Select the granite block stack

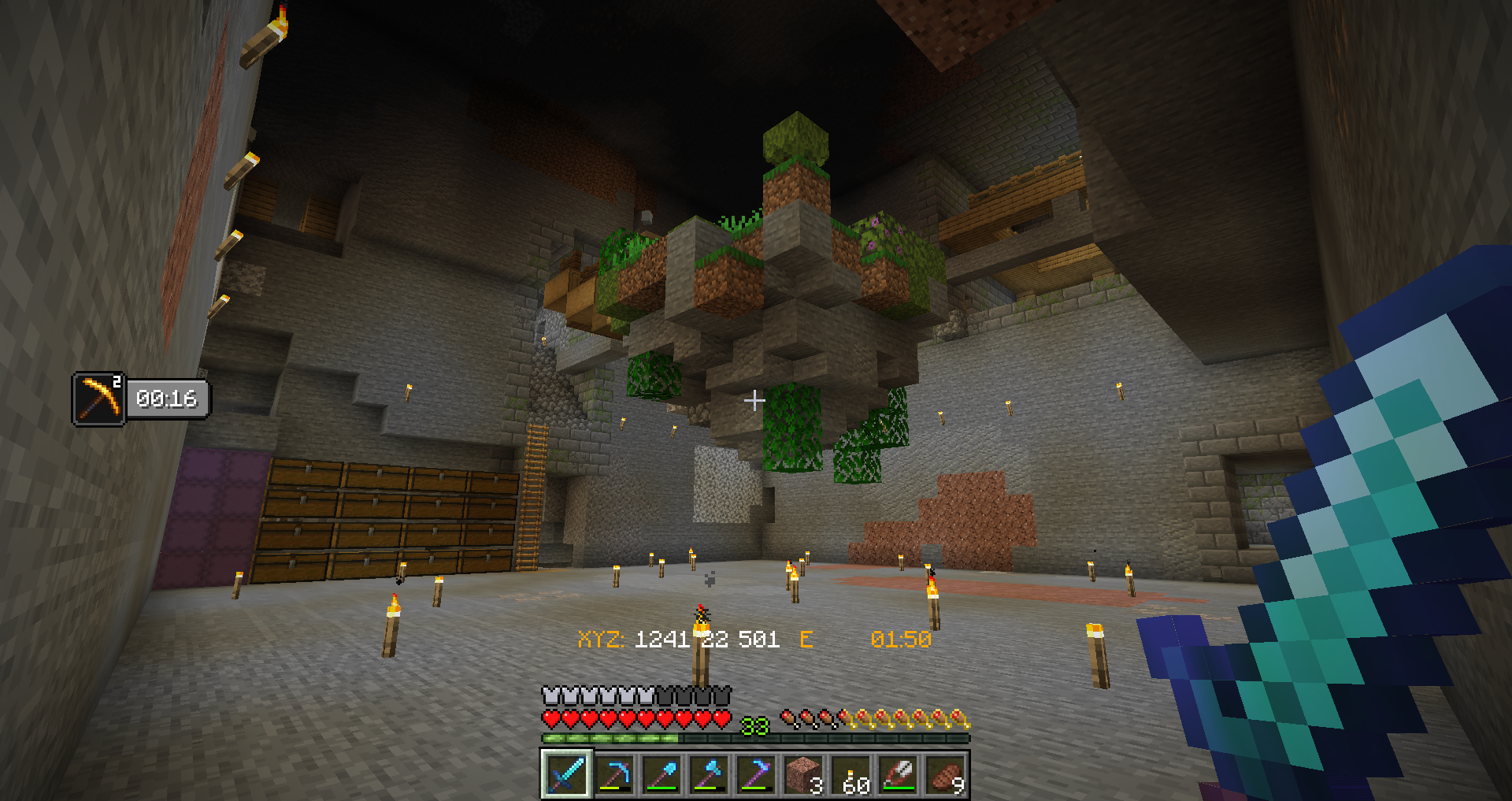(803, 774)
